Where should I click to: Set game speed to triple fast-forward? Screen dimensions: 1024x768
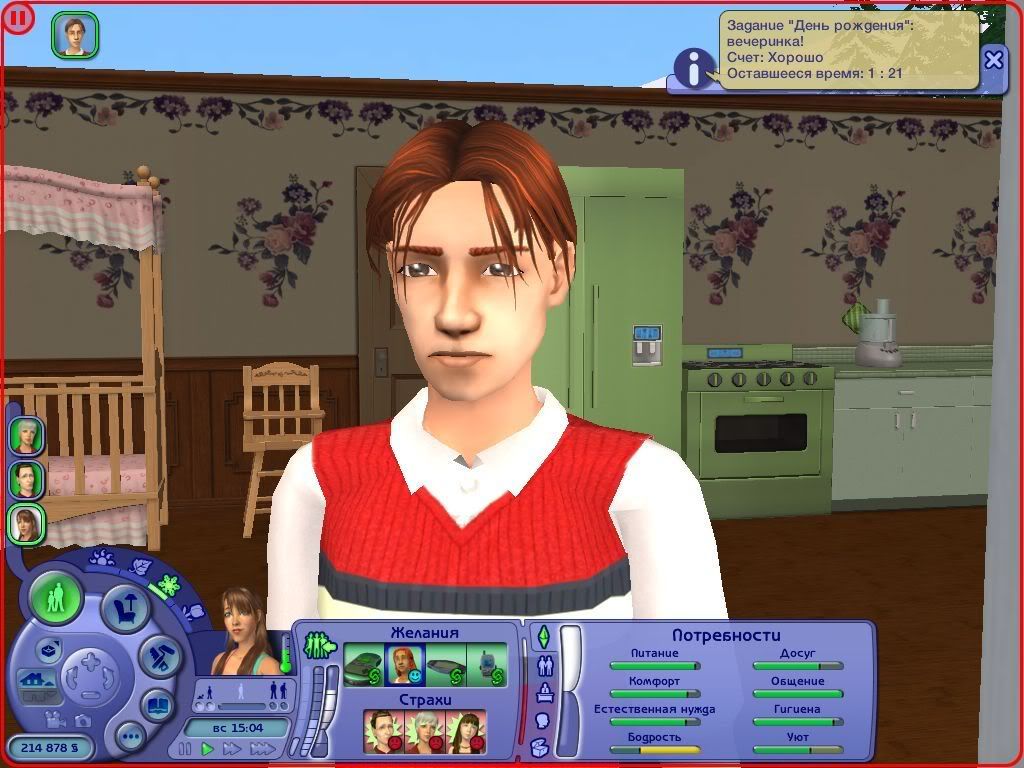click(262, 749)
